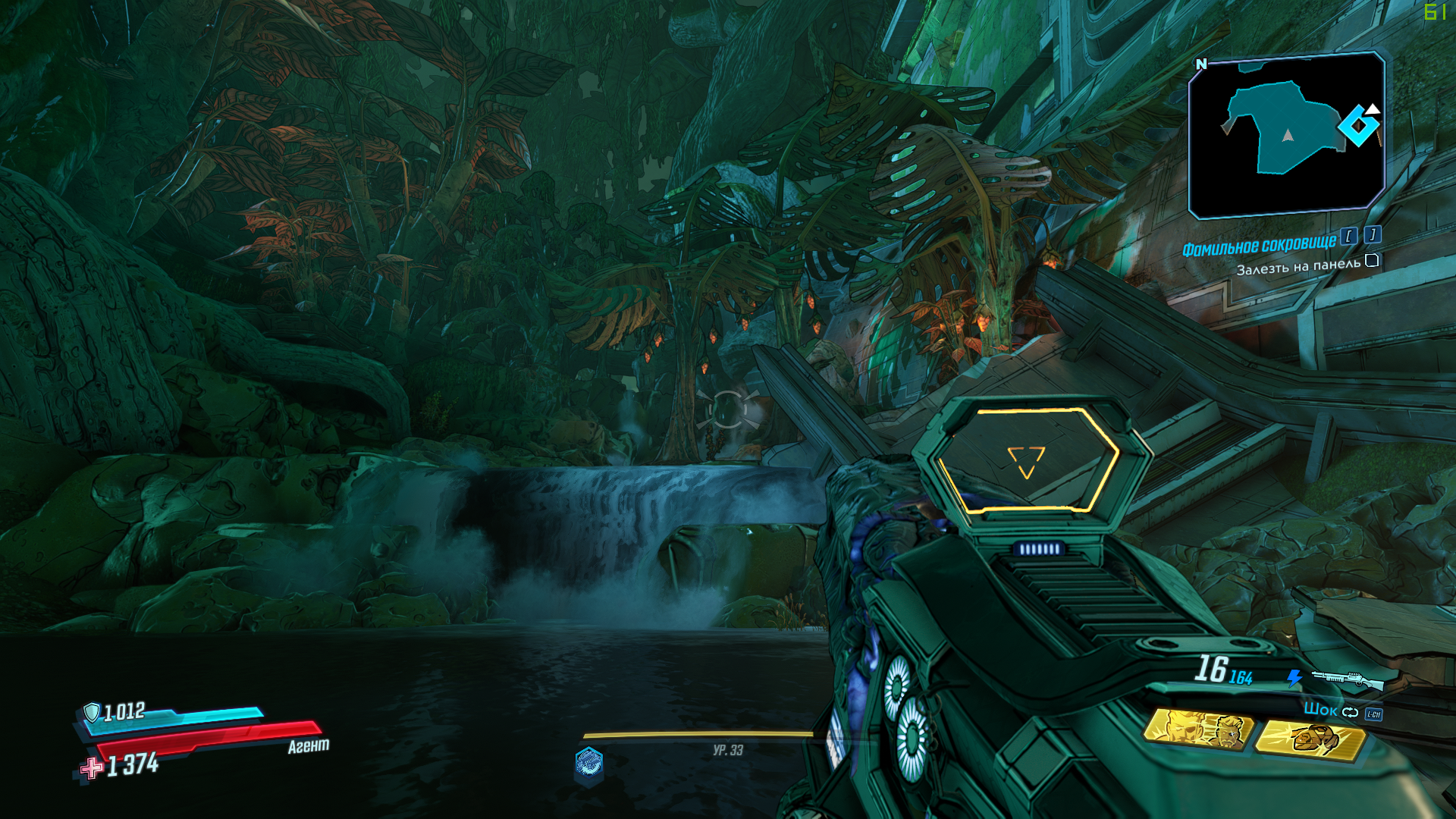Open the minimap in the corner
1456x819 pixels.
[x=1286, y=134]
